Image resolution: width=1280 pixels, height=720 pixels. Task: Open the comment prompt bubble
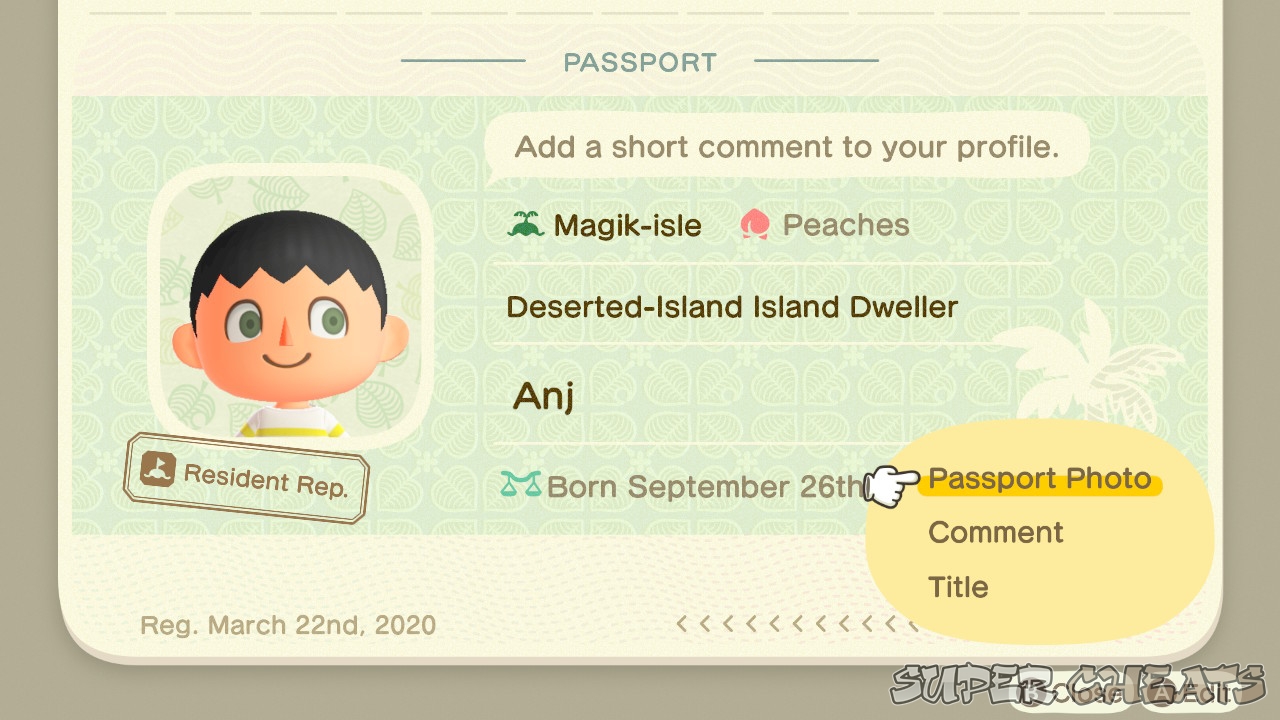[786, 146]
